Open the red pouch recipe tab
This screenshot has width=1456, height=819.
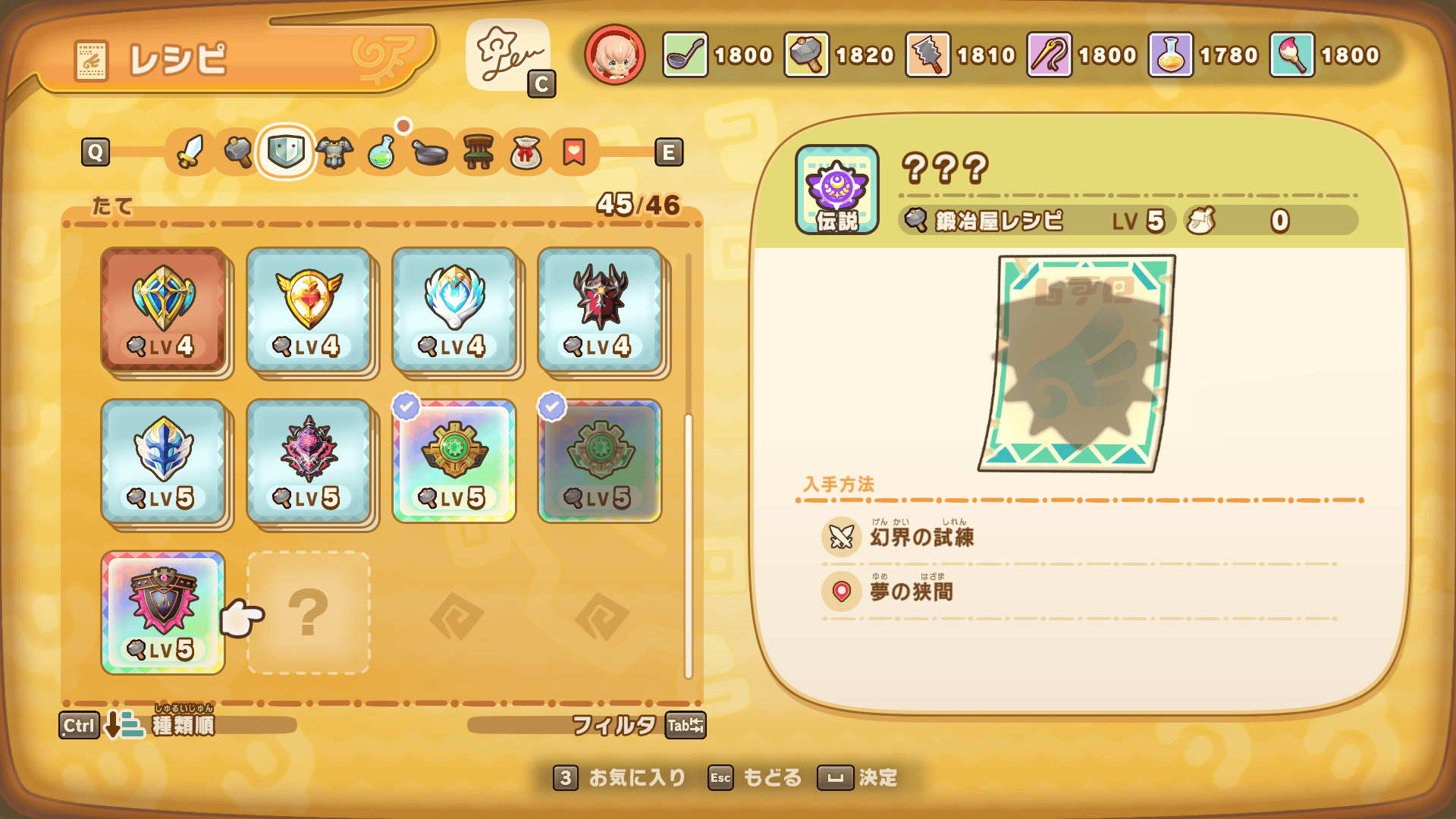[526, 152]
